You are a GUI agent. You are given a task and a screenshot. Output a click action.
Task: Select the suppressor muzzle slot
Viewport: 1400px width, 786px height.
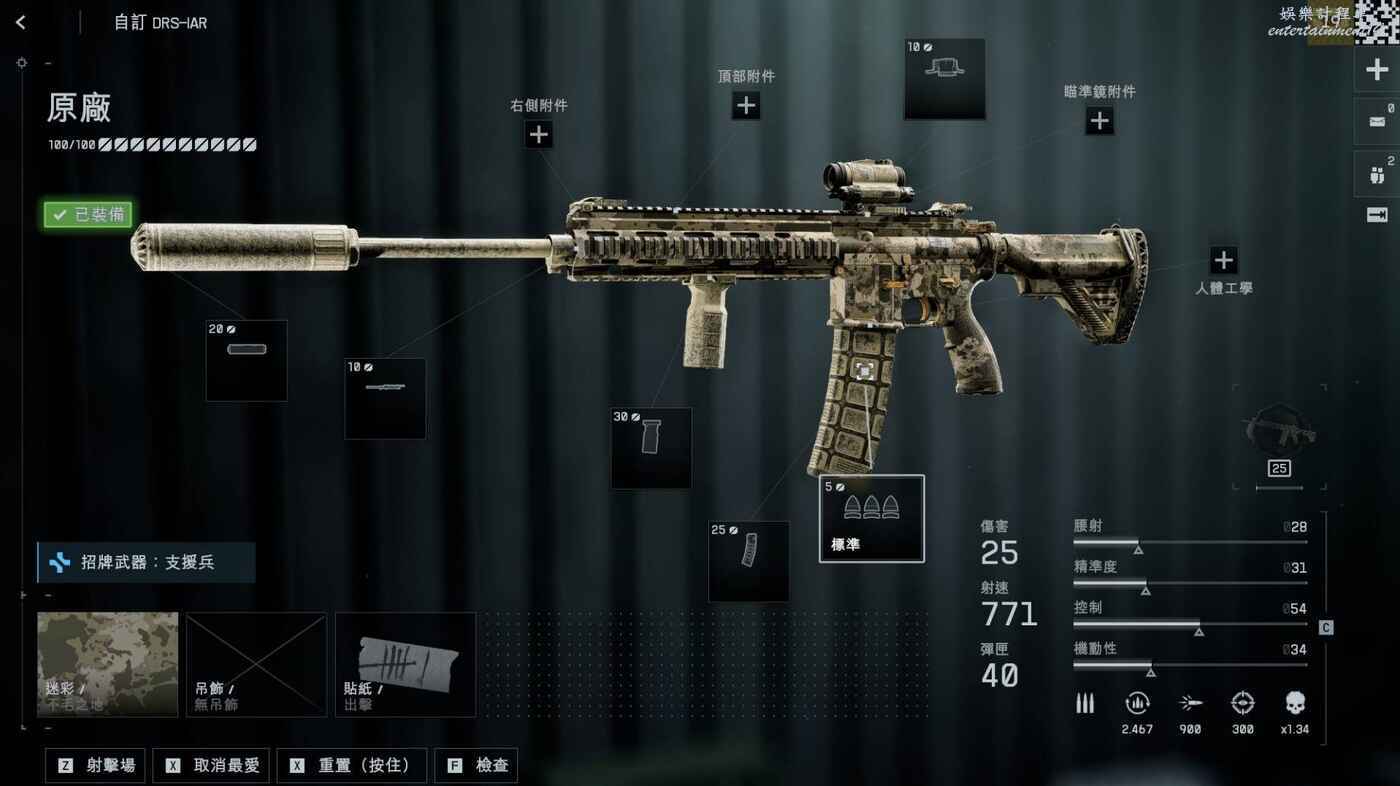(246, 360)
